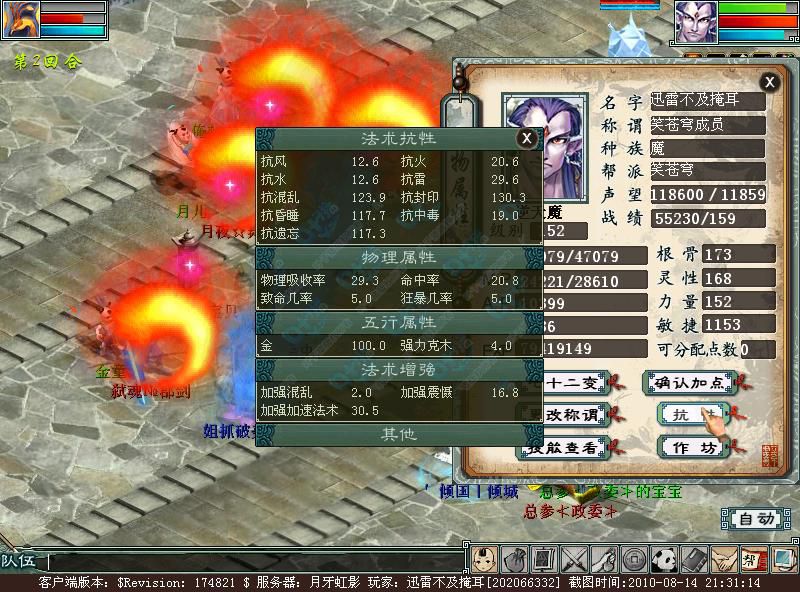Click the 确认加点 confirm points button
This screenshot has height=592, width=800.
[687, 382]
